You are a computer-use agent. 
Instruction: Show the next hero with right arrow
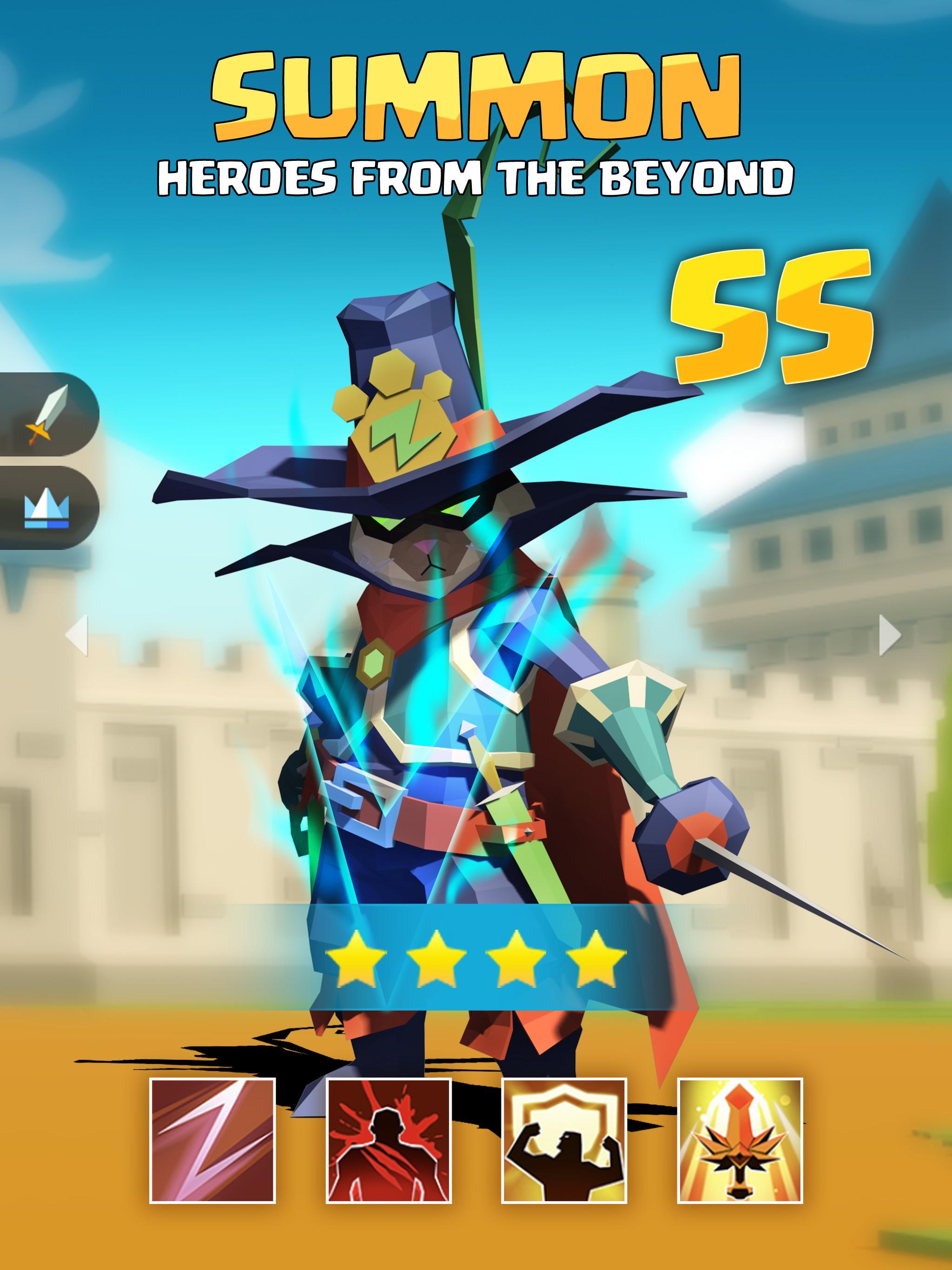tap(889, 635)
